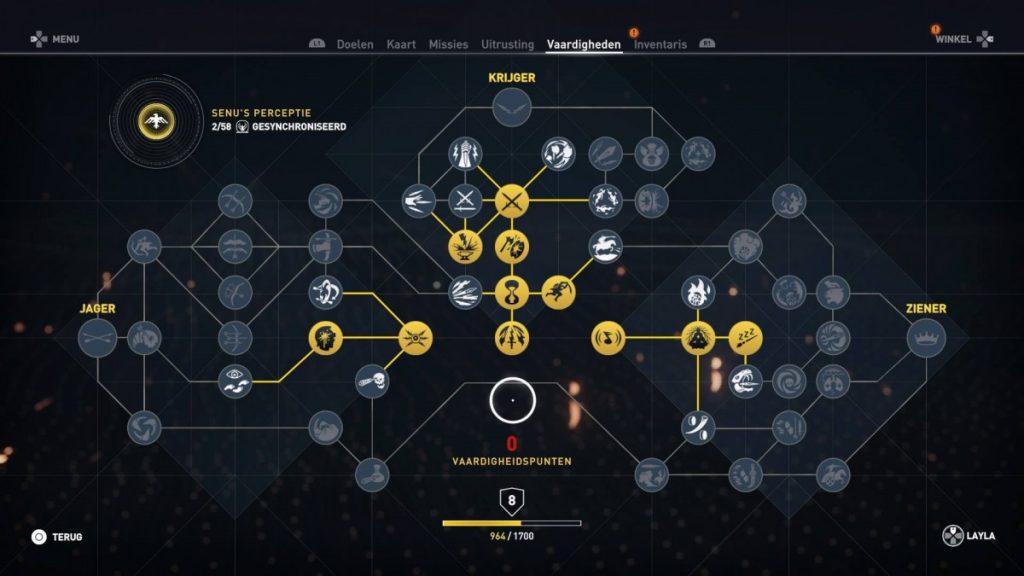This screenshot has height=576, width=1024.
Task: Show the Uitrusting tab
Action: pyautogui.click(x=507, y=44)
